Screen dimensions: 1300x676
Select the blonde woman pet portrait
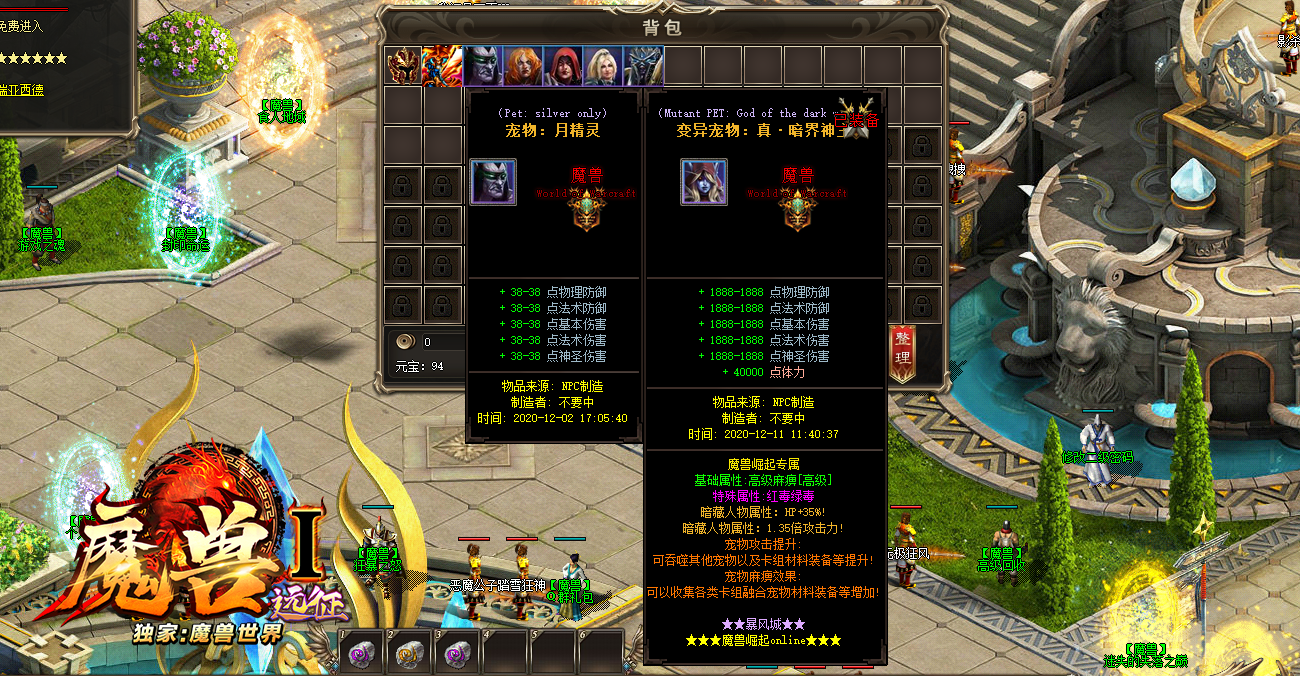tap(603, 66)
